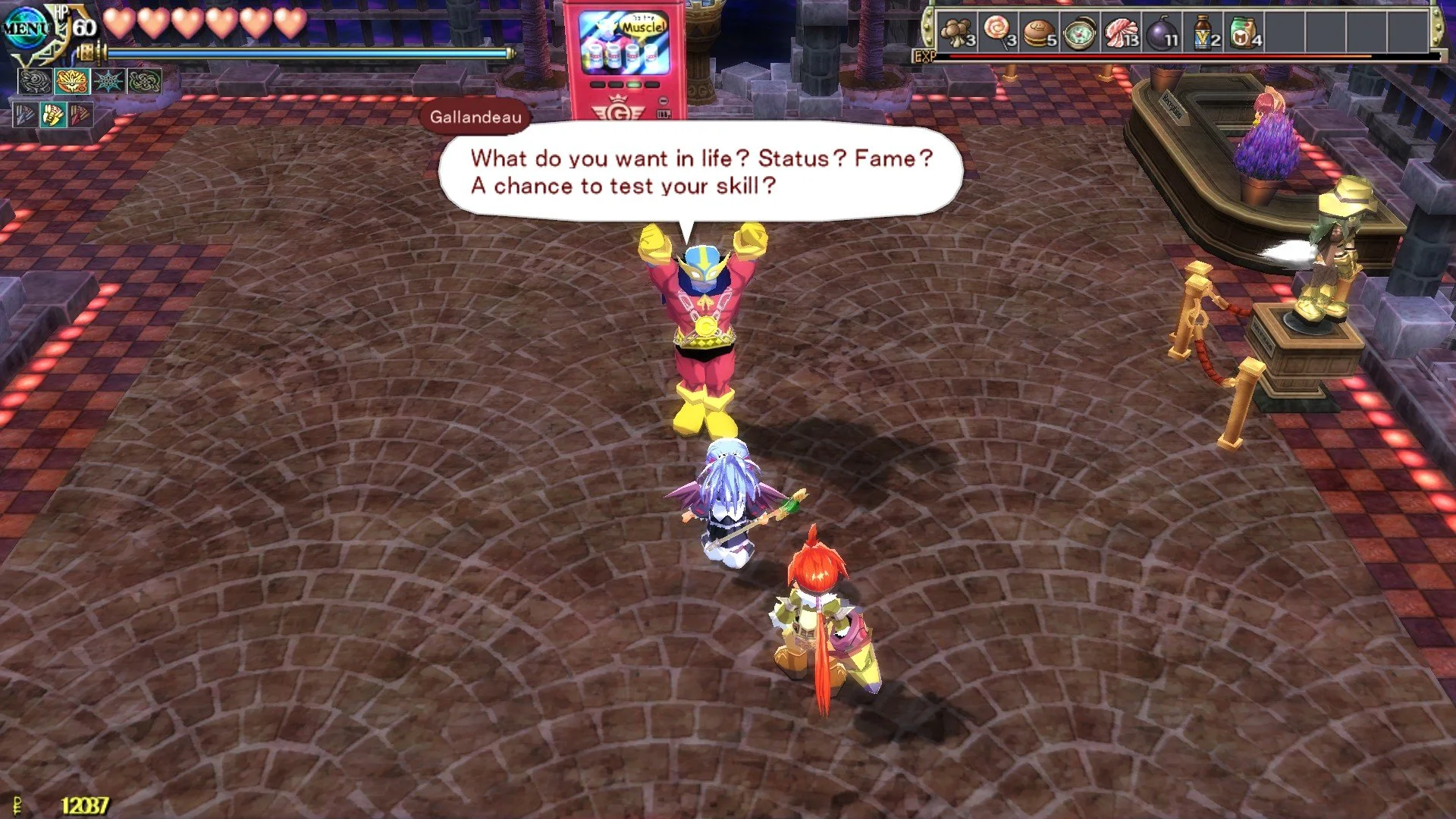Use the bomb item showing count 11
This screenshot has height=819, width=1456.
(1162, 32)
